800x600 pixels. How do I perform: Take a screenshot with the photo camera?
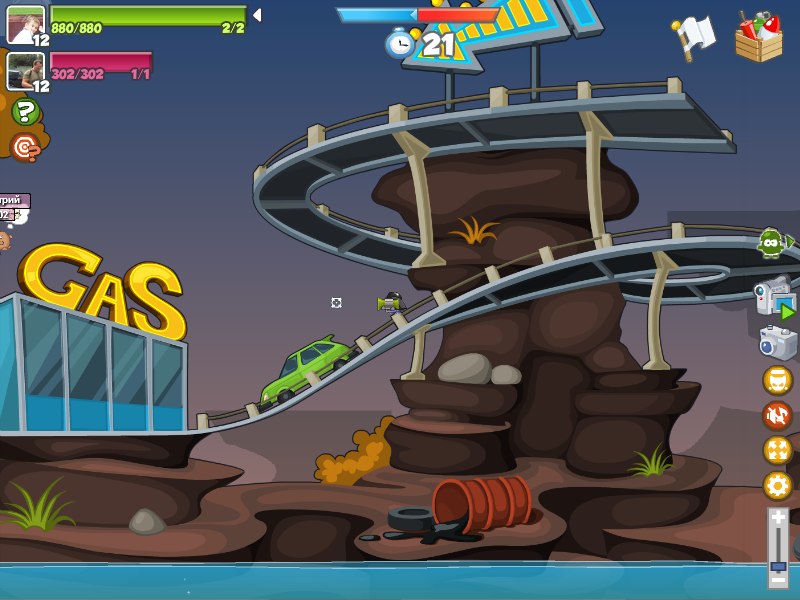coord(777,343)
